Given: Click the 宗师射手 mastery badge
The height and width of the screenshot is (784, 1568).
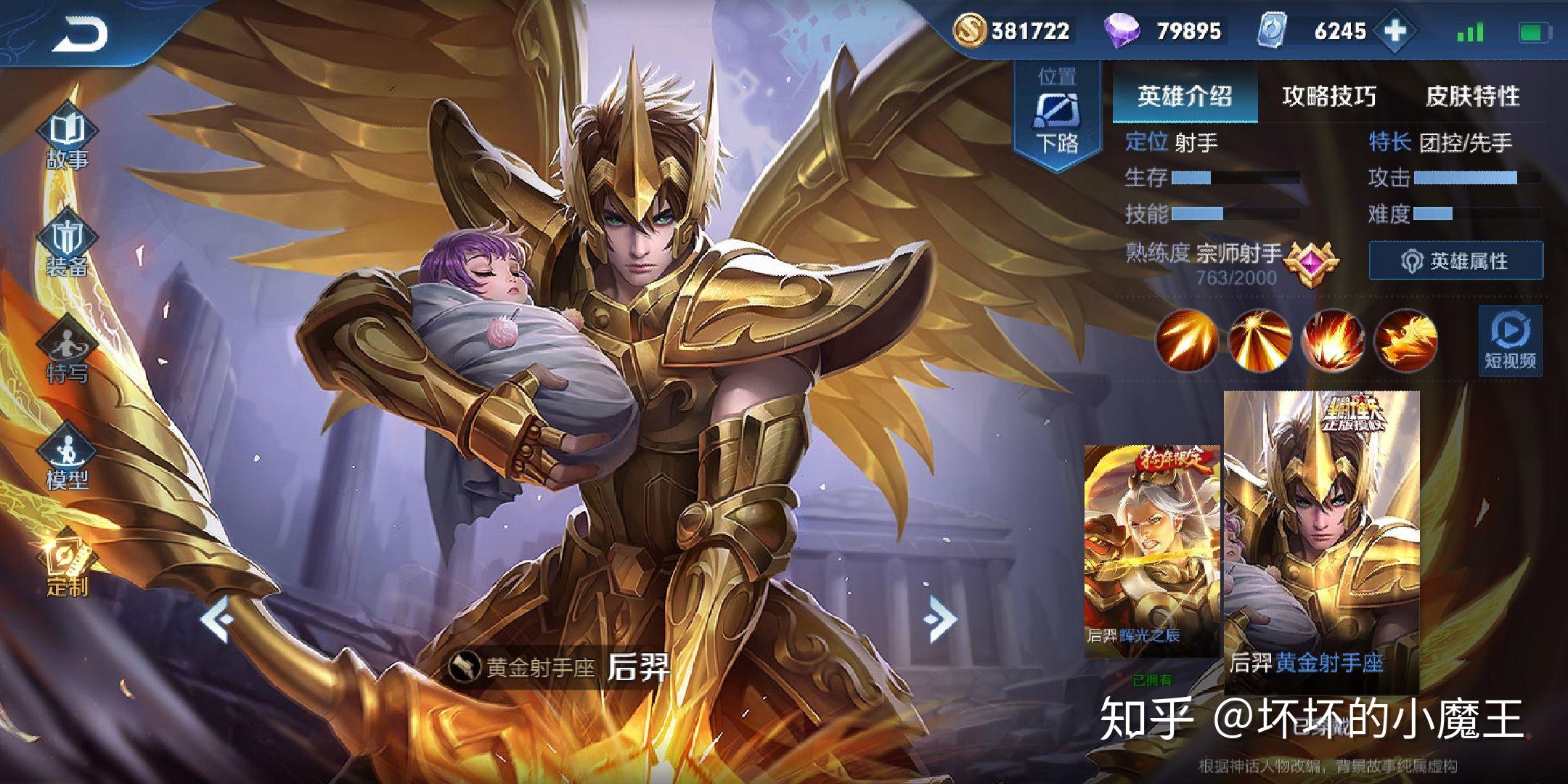Looking at the screenshot, I should pos(1310,263).
